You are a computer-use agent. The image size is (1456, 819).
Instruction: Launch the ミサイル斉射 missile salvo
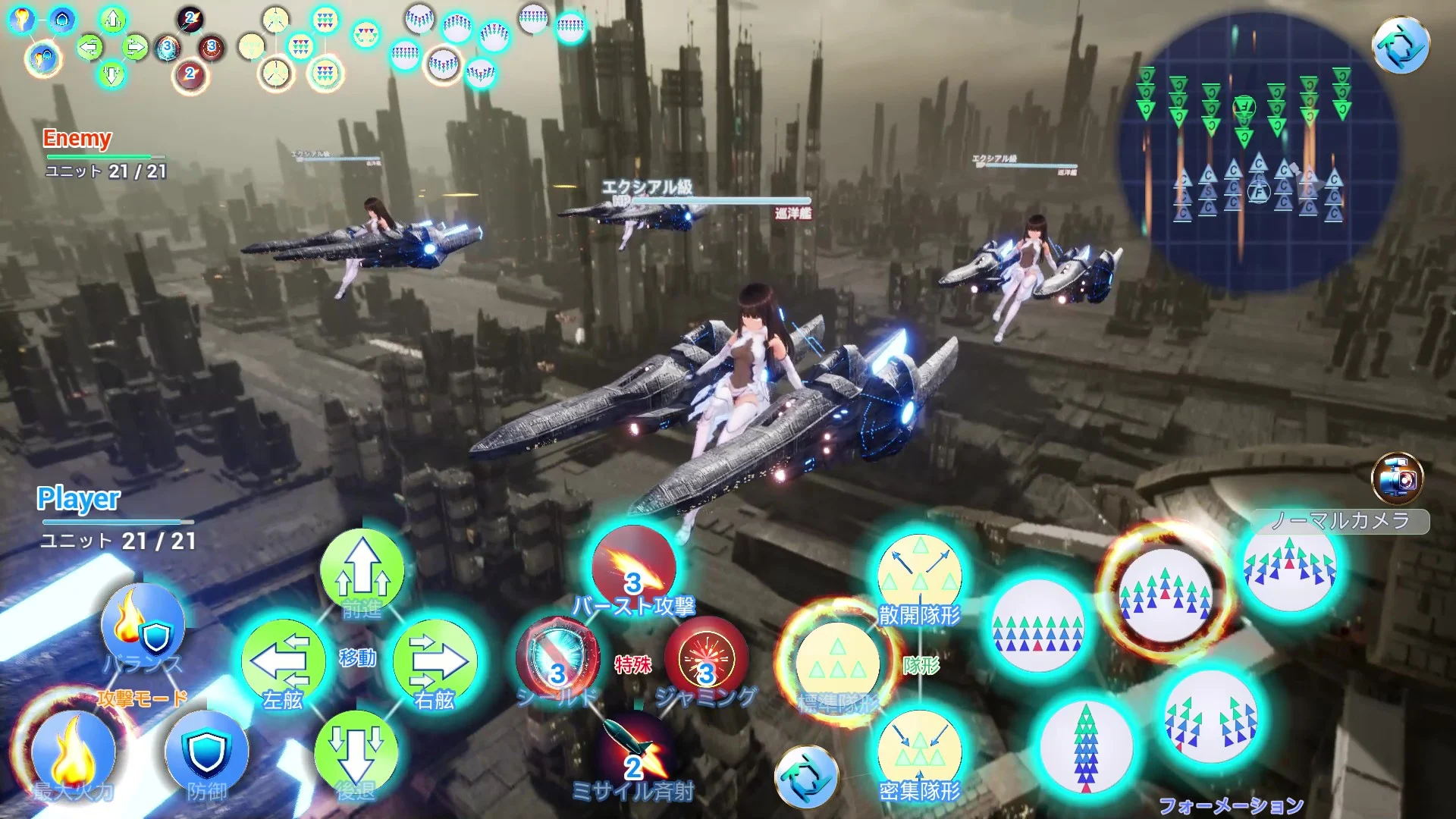click(633, 751)
